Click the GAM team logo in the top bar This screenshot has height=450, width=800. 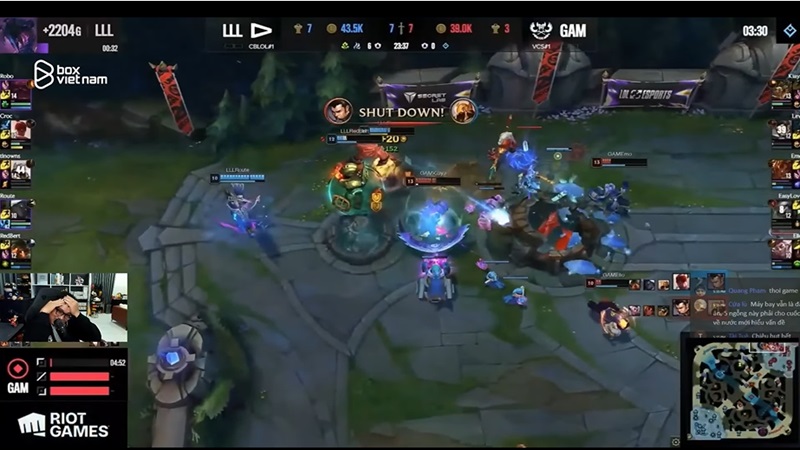pos(542,31)
